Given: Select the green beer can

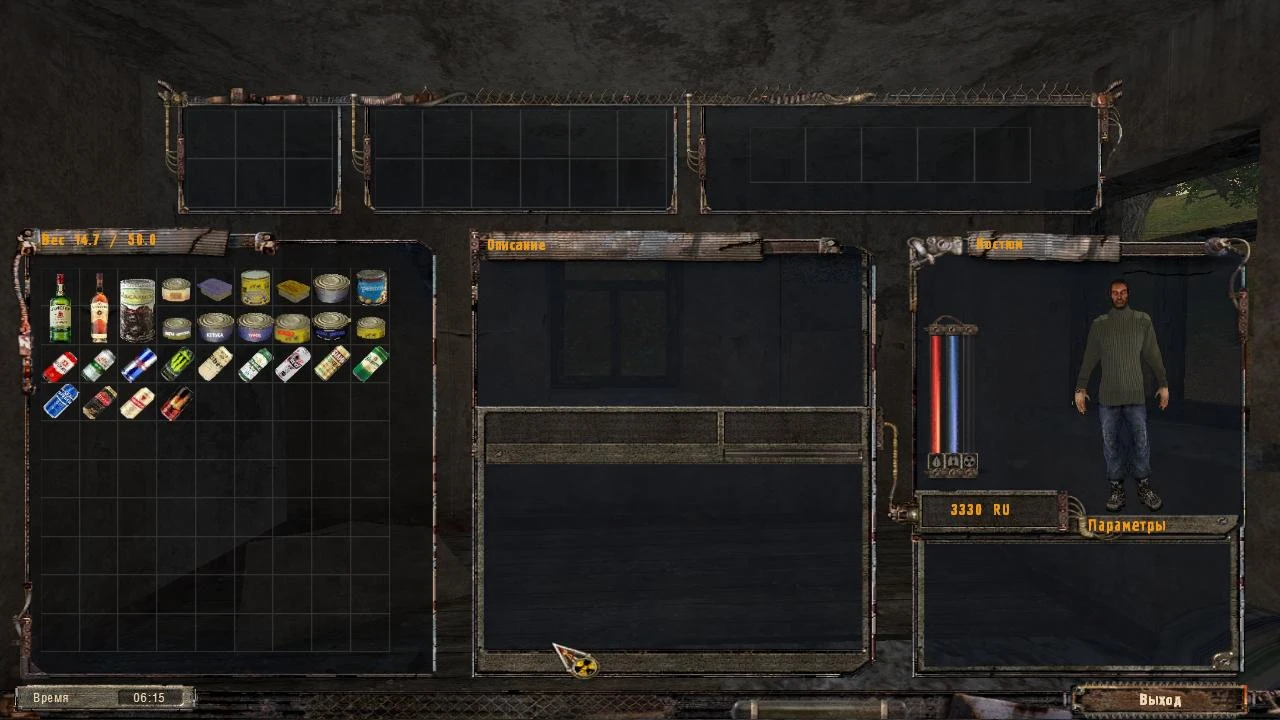Looking at the screenshot, I should tap(372, 364).
